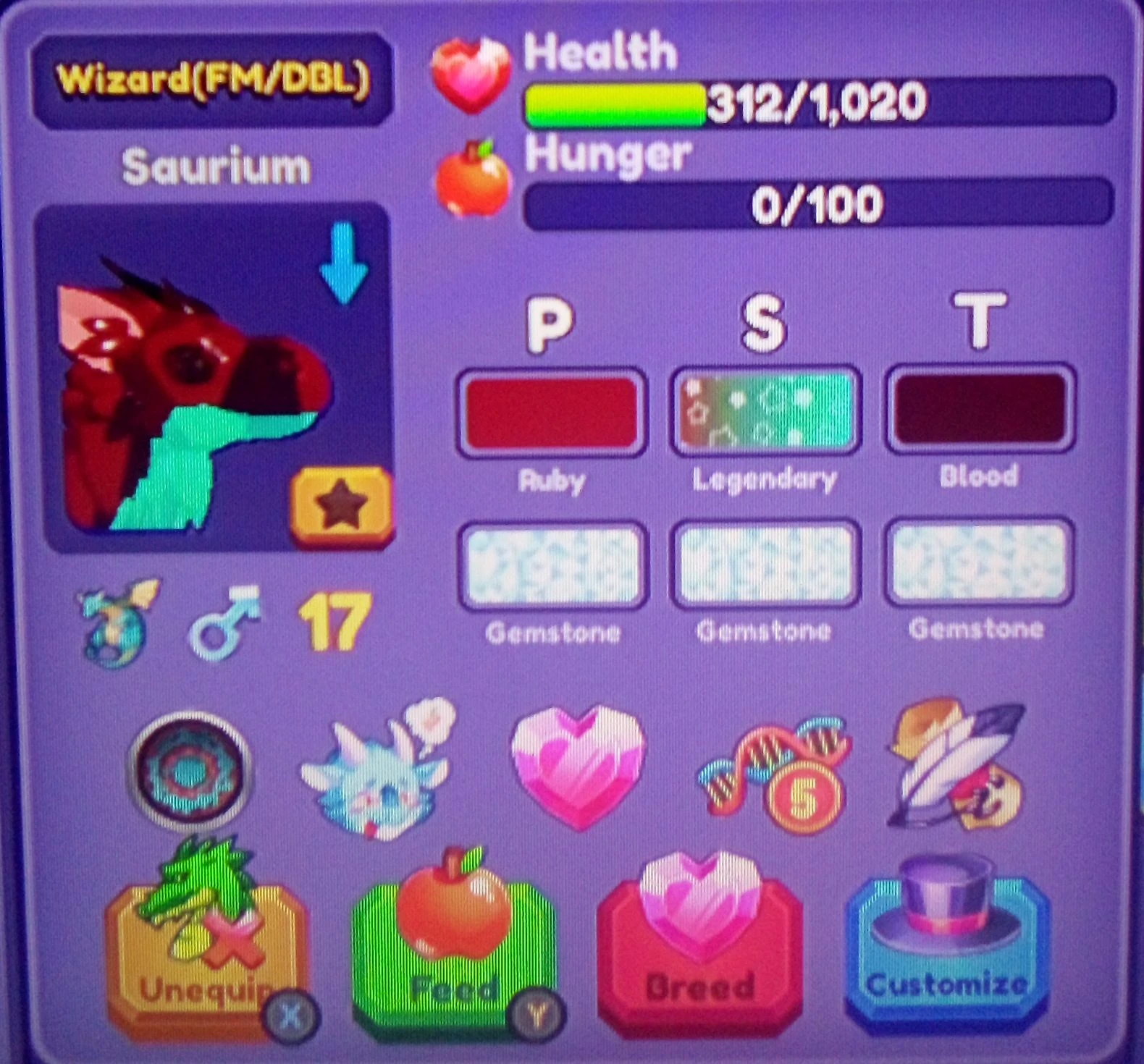
Task: Toggle the Blood tertiary color slot
Action: coord(977,413)
